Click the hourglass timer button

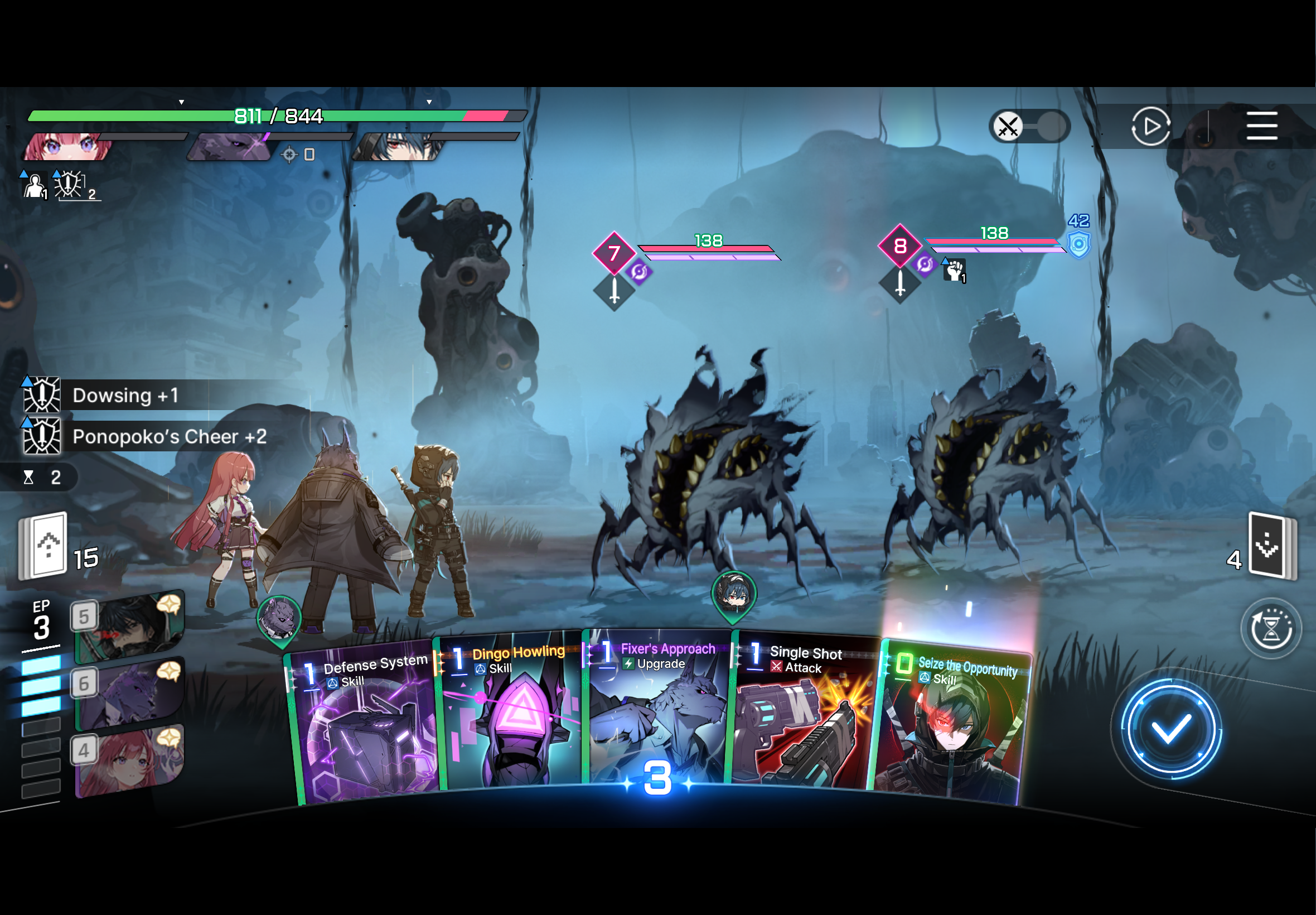1270,629
